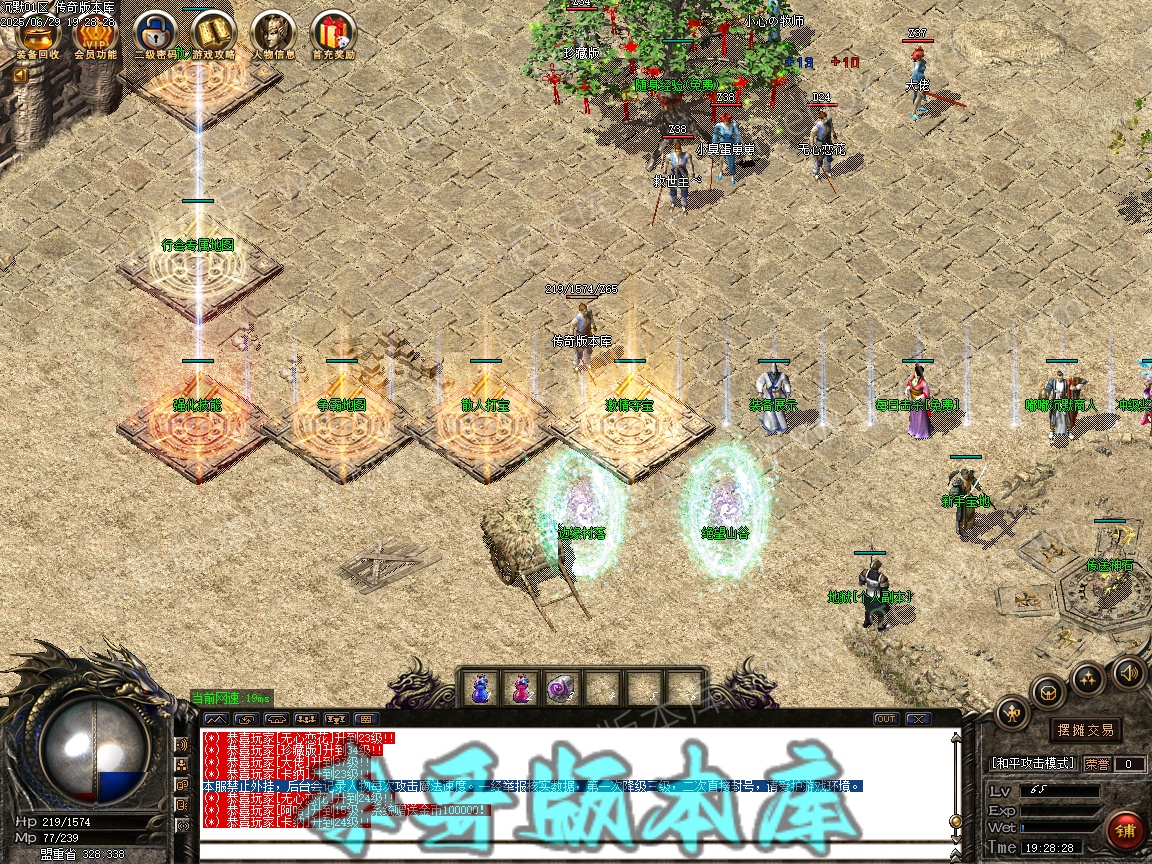This screenshot has height=864, width=1152.
Task: Open the VIP 会员功能 member menu
Action: coord(96,34)
